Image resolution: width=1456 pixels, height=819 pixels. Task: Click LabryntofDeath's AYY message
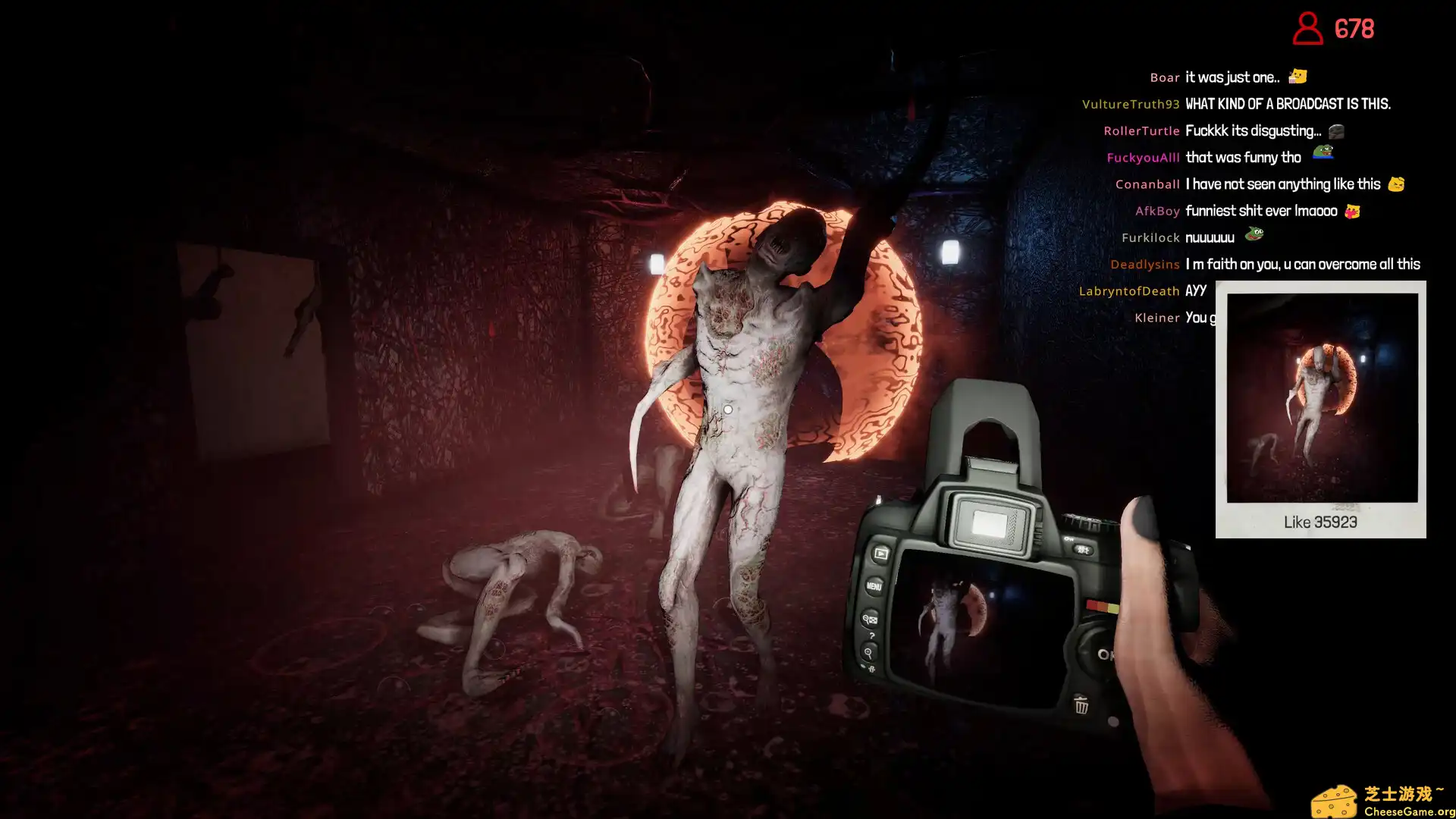pyautogui.click(x=1195, y=291)
